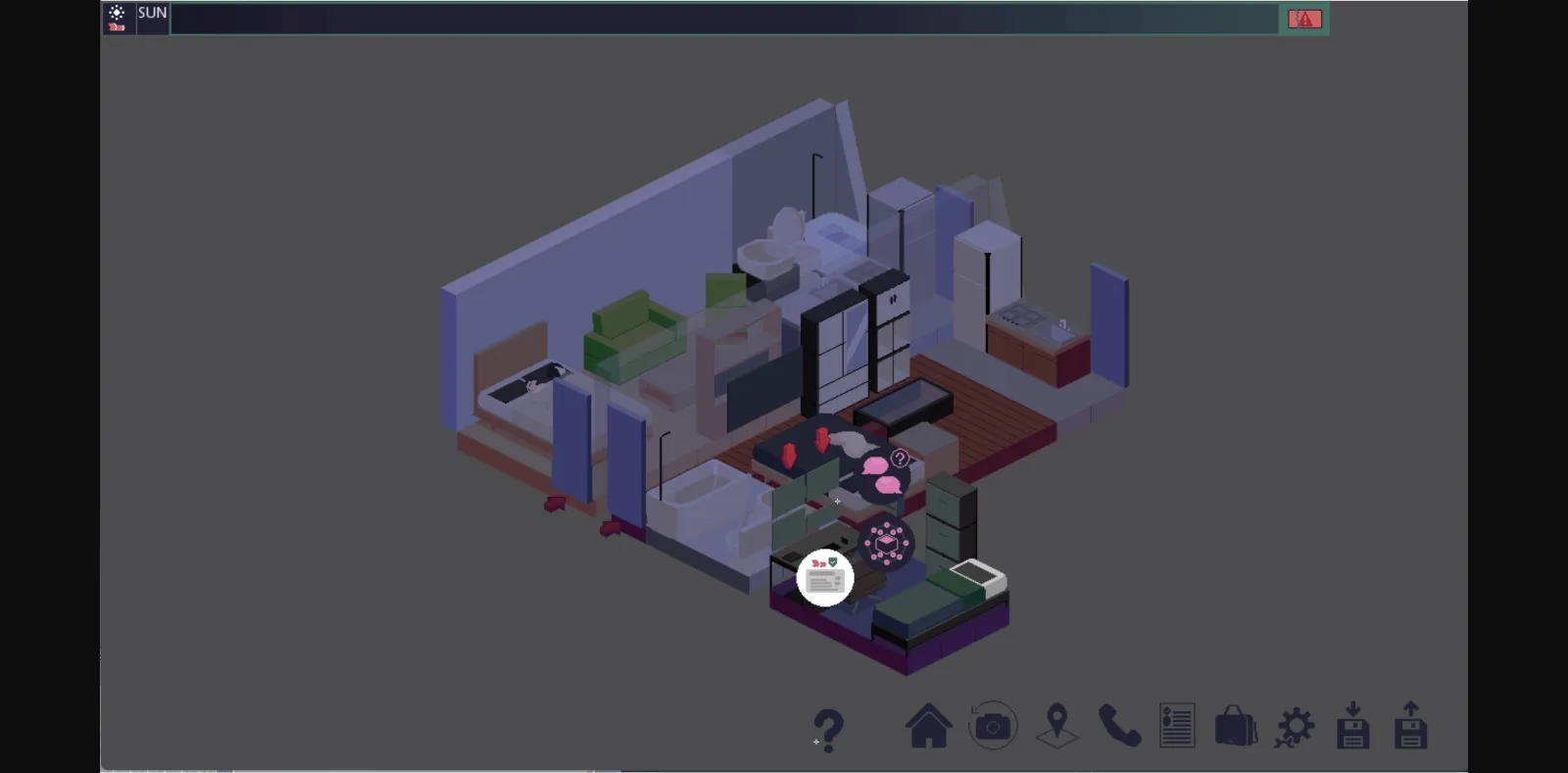1568x773 pixels.
Task: Click the timeline bar at the top
Action: 725,18
